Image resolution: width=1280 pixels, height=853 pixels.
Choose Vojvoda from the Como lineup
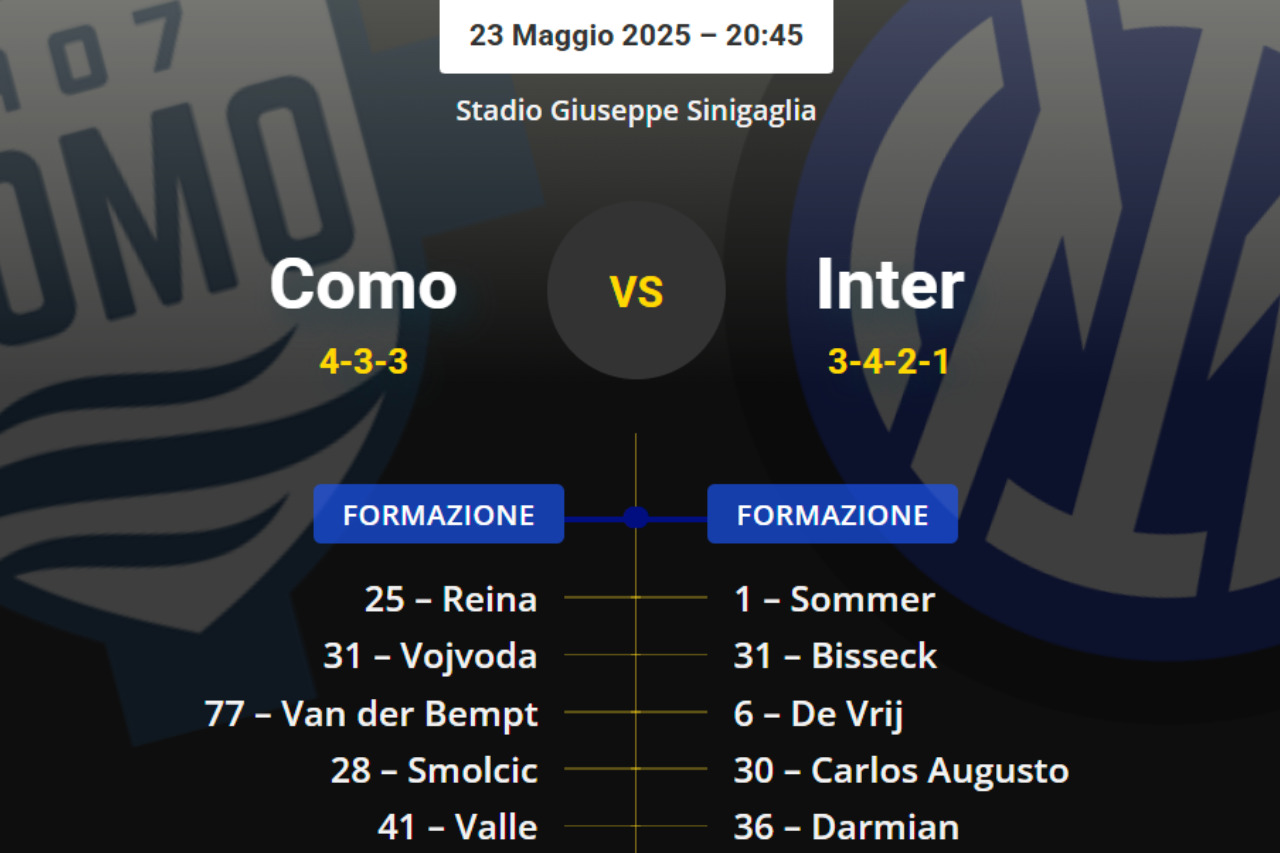click(430, 656)
